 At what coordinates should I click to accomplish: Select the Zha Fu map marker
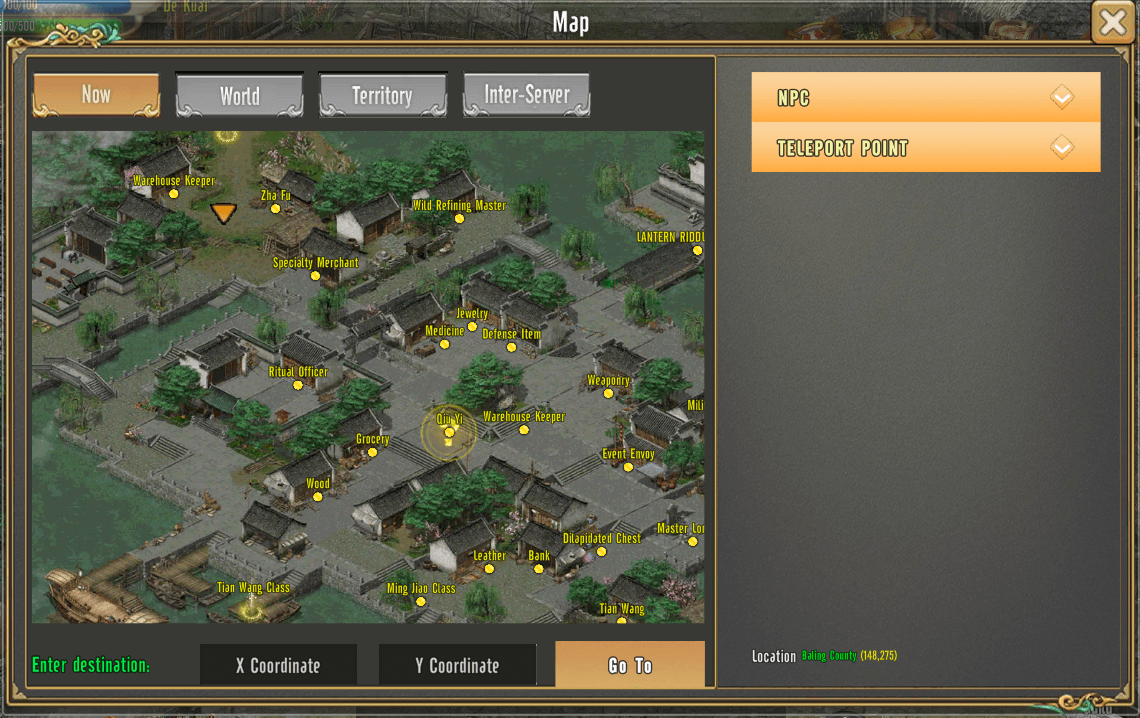pos(276,208)
